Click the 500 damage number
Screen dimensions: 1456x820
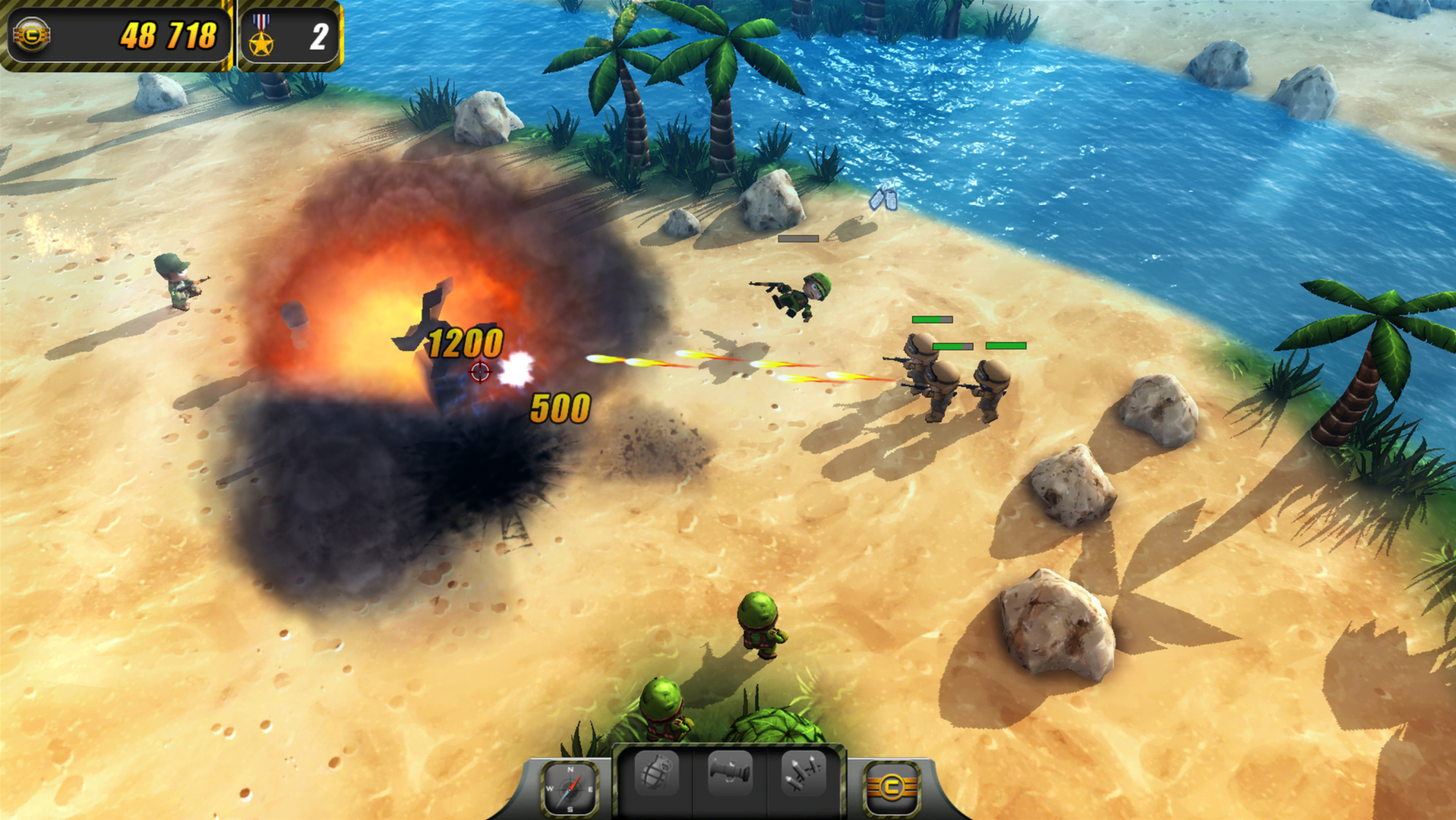pyautogui.click(x=560, y=409)
